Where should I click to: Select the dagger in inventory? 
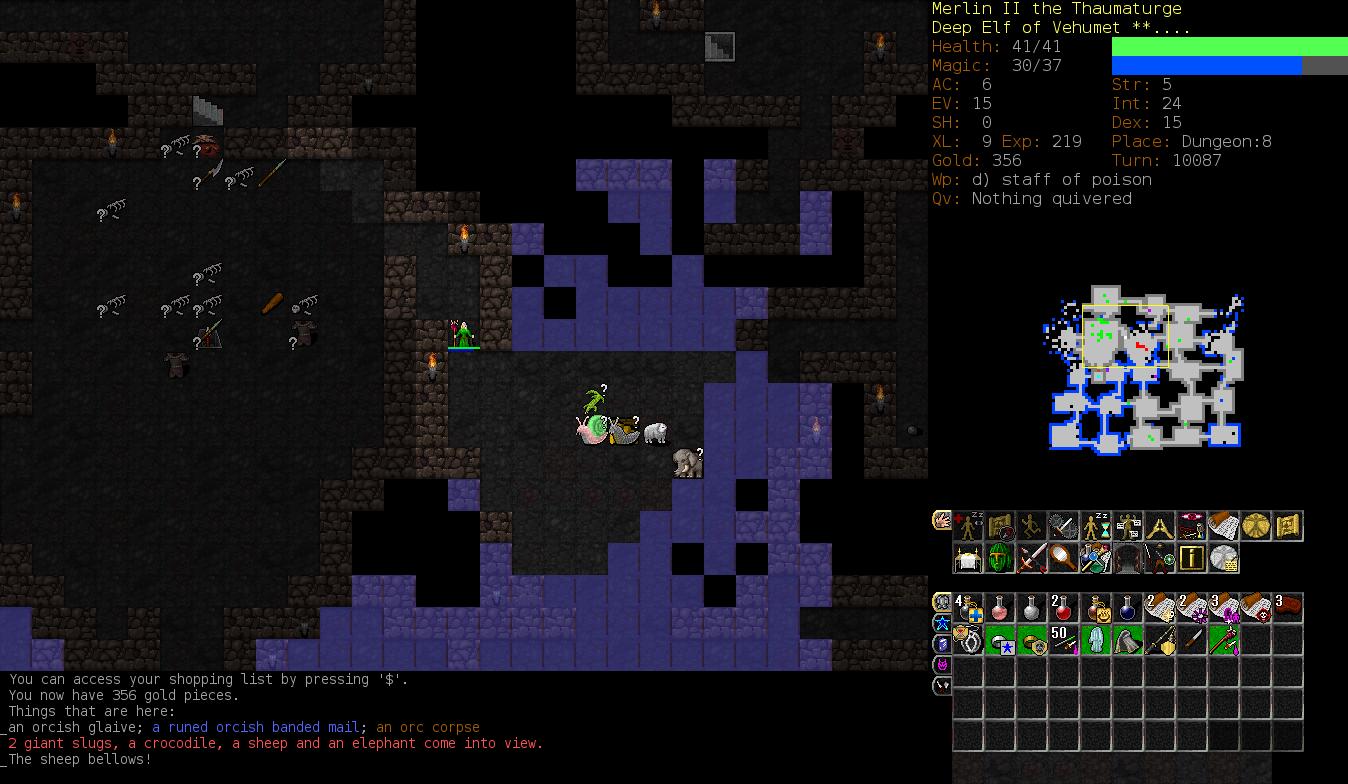click(x=1192, y=640)
